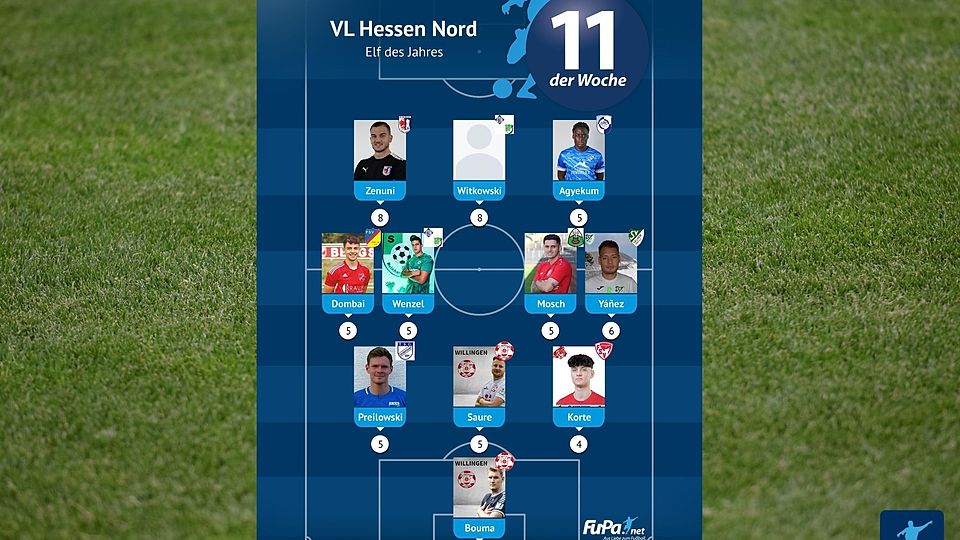The image size is (960, 540).
Task: Click the Mosch player card
Action: (x=550, y=265)
